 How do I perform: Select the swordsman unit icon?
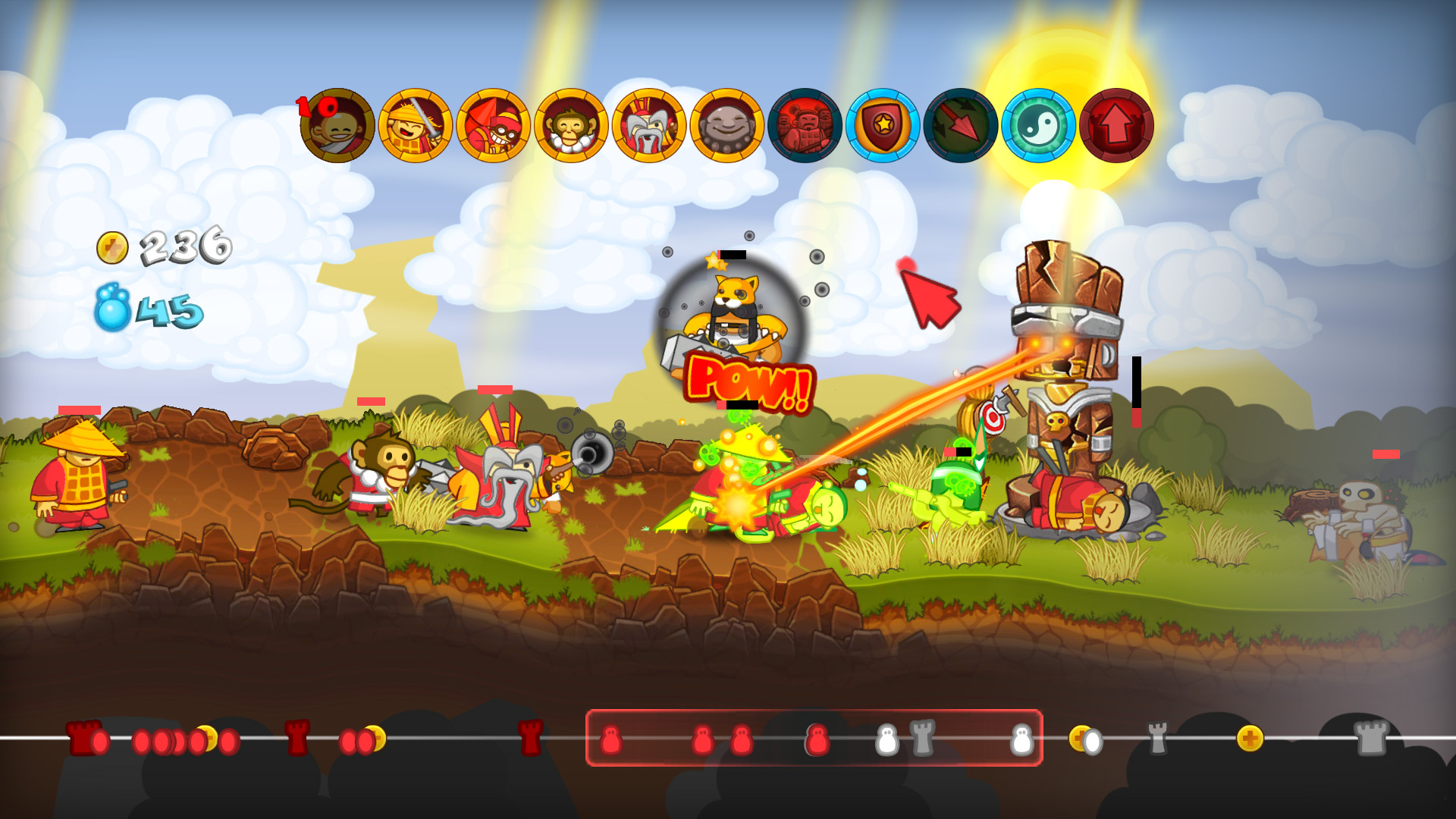[x=416, y=125]
